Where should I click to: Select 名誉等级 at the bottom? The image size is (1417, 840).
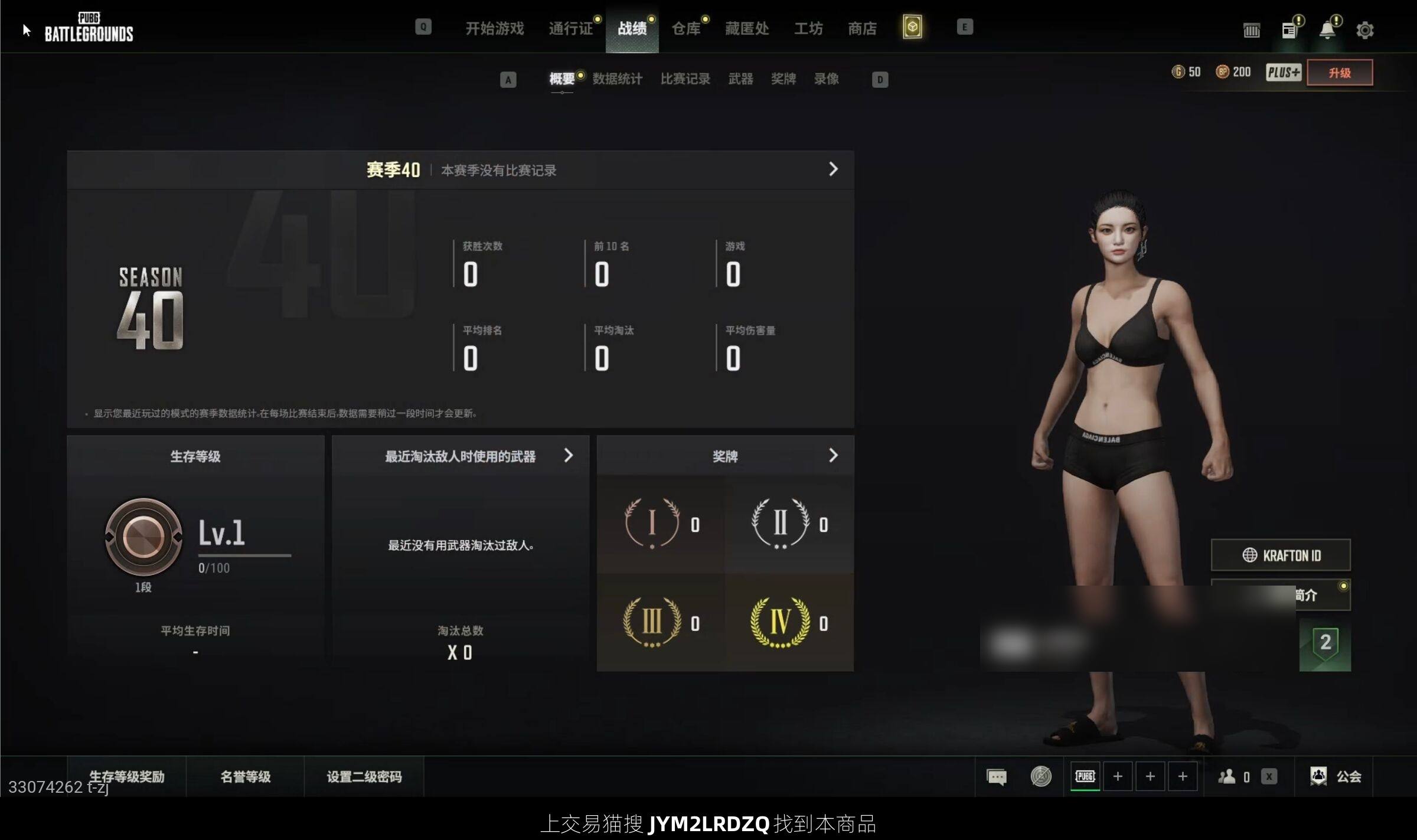click(x=245, y=777)
